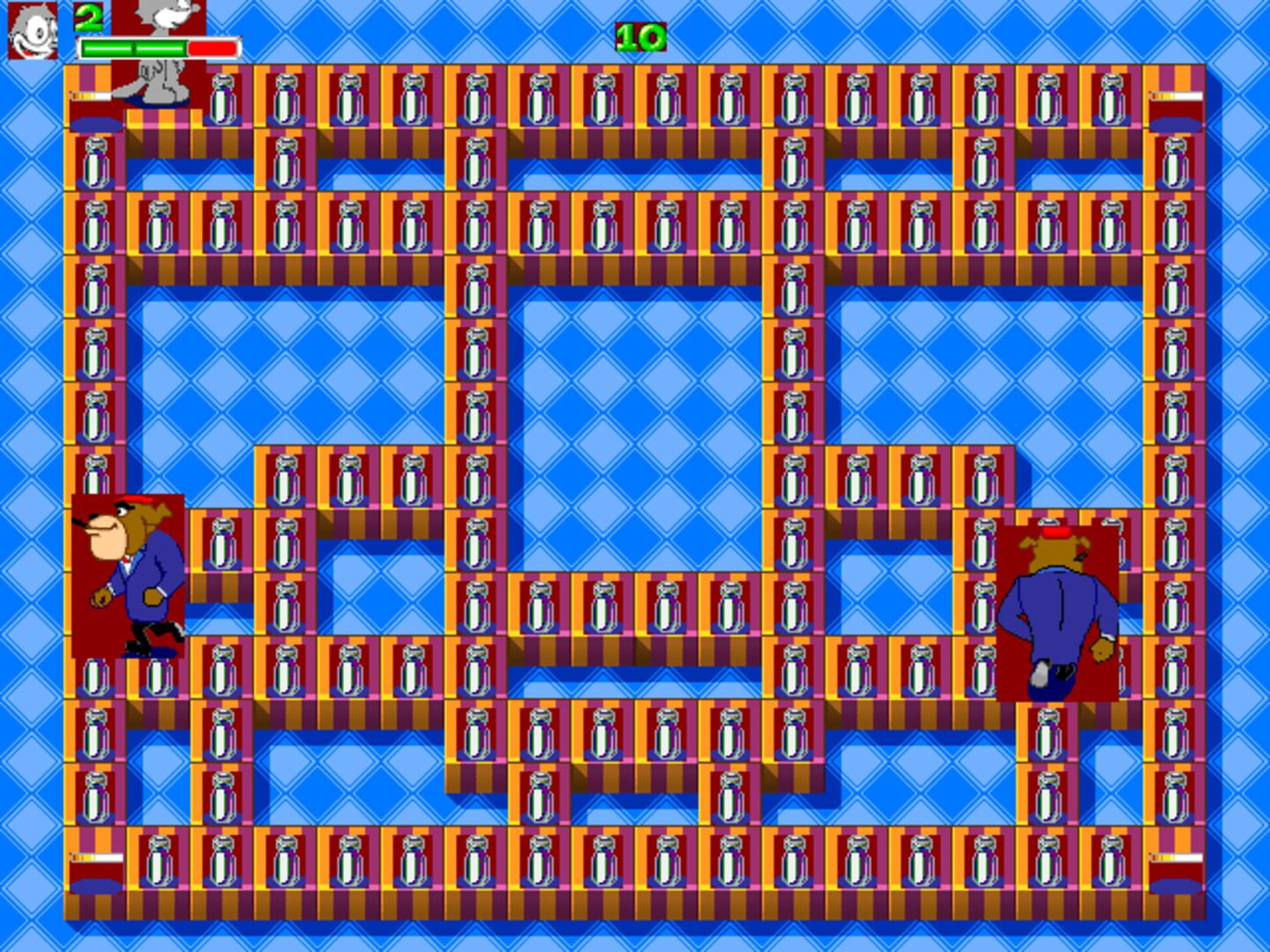
Task: Click the Felix the Cat portrait icon
Action: click(32, 32)
